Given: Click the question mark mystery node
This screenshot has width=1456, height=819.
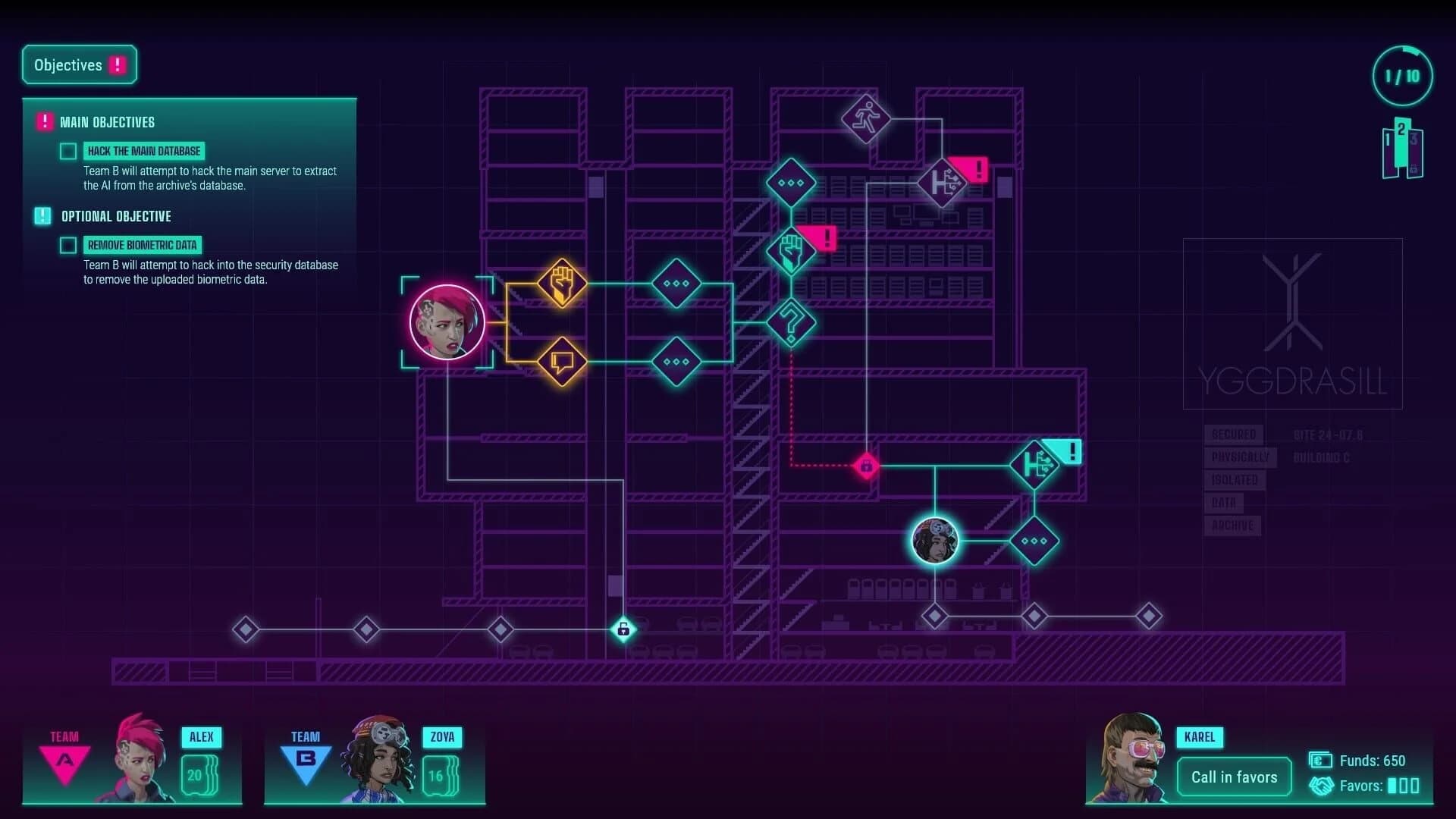Looking at the screenshot, I should point(790,322).
